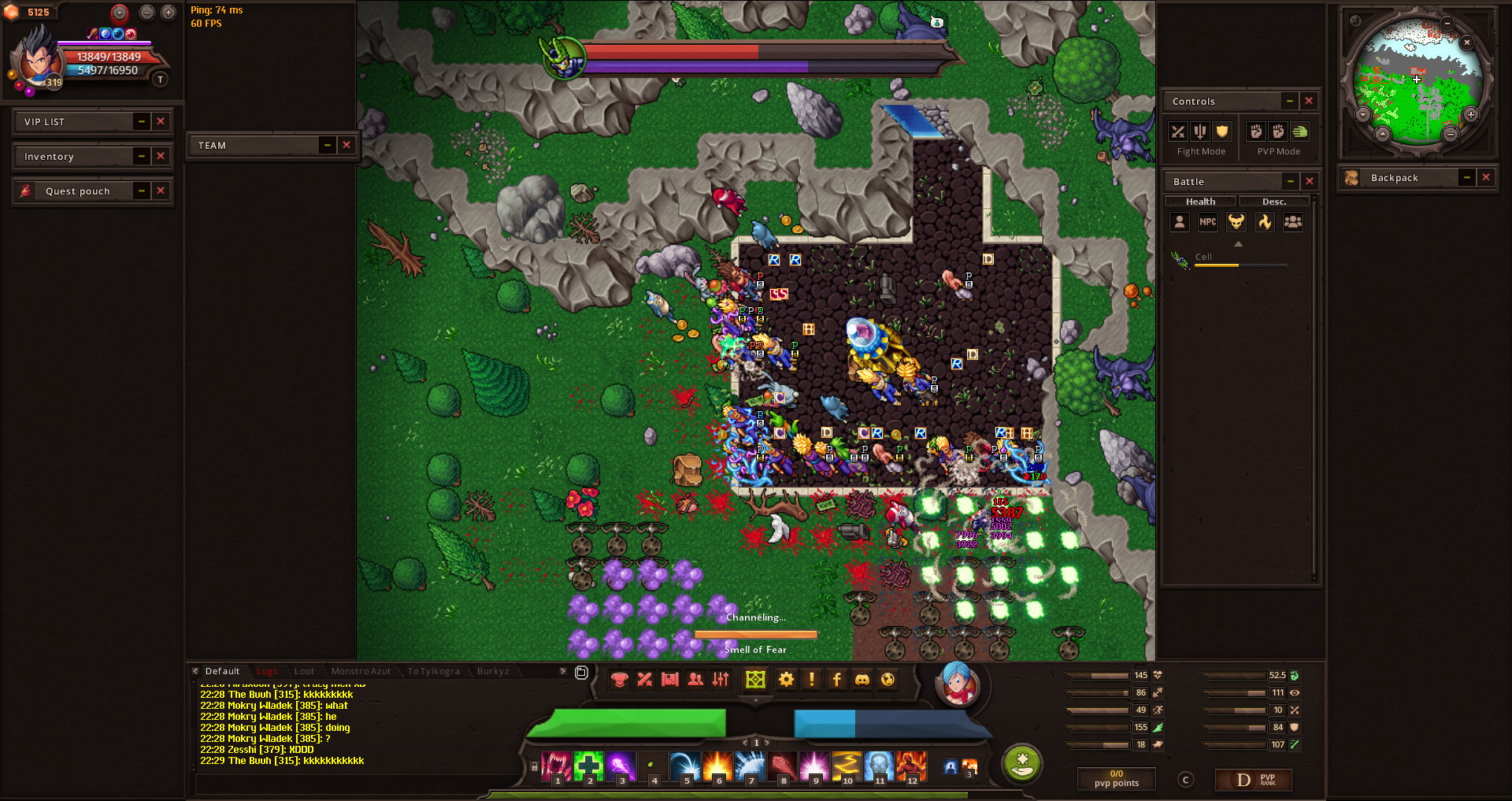Close the VIP LIST panel
The height and width of the screenshot is (801, 1512).
[x=161, y=121]
